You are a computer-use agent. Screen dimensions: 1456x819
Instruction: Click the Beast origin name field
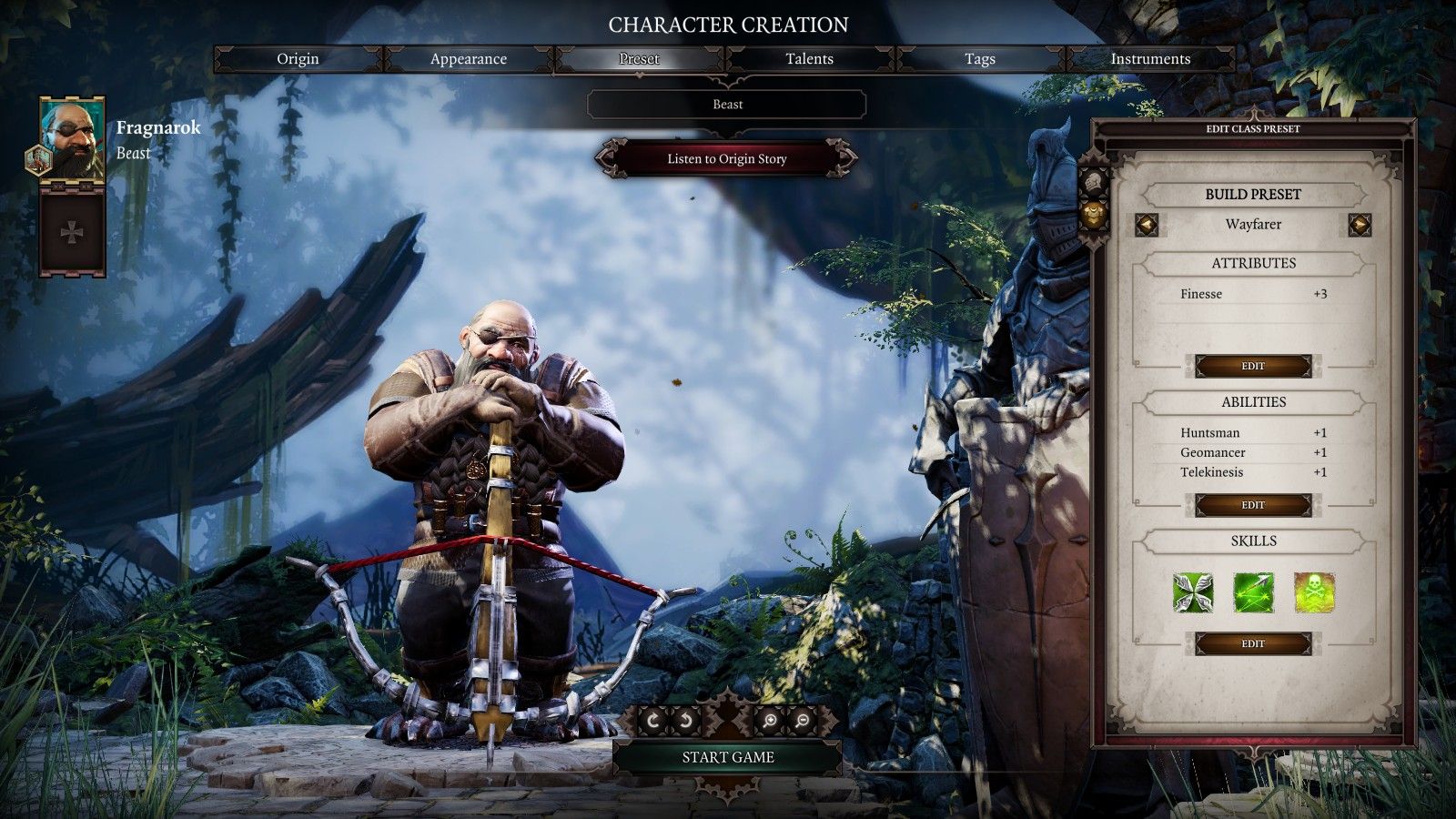(x=727, y=105)
